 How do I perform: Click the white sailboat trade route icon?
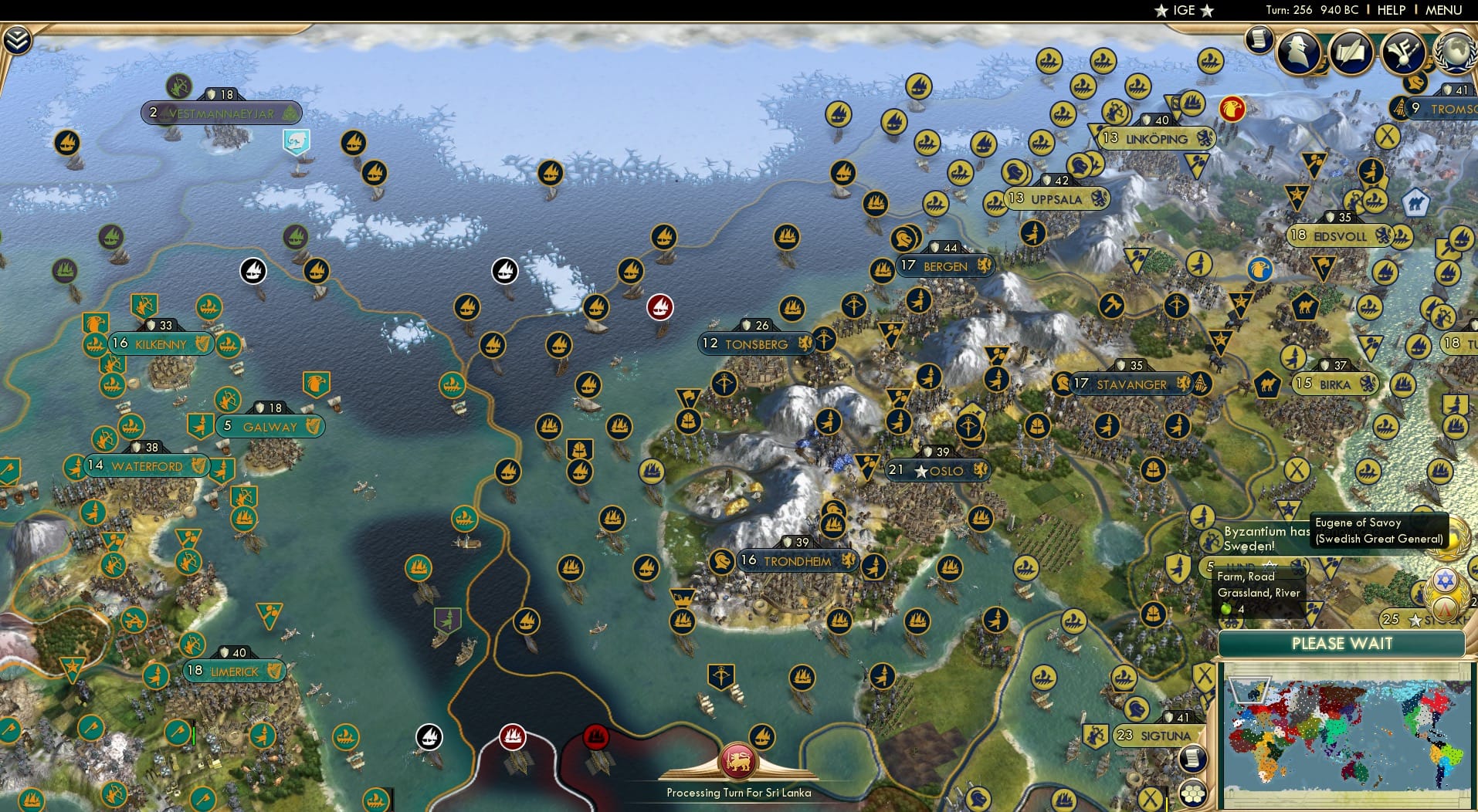pos(253,270)
